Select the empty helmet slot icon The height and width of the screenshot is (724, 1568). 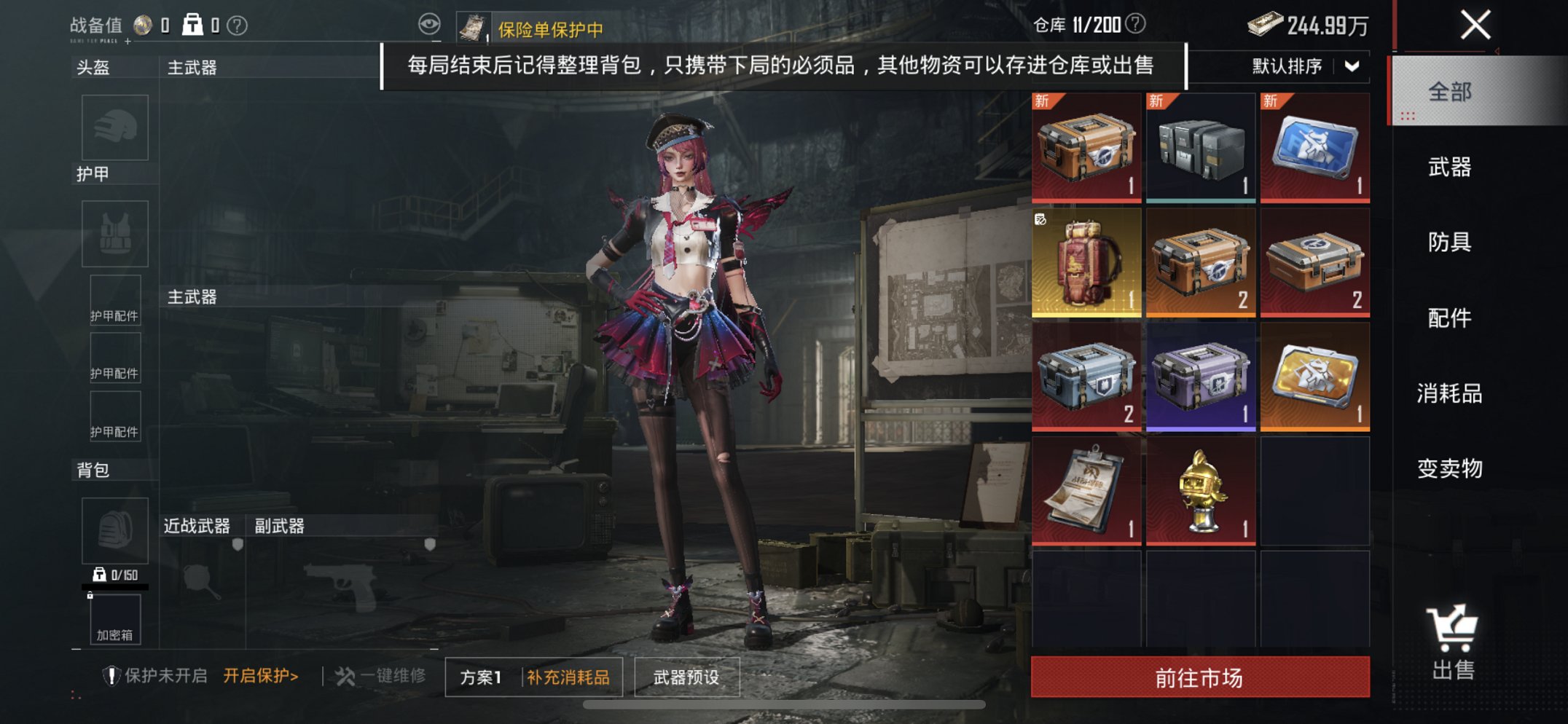(117, 127)
